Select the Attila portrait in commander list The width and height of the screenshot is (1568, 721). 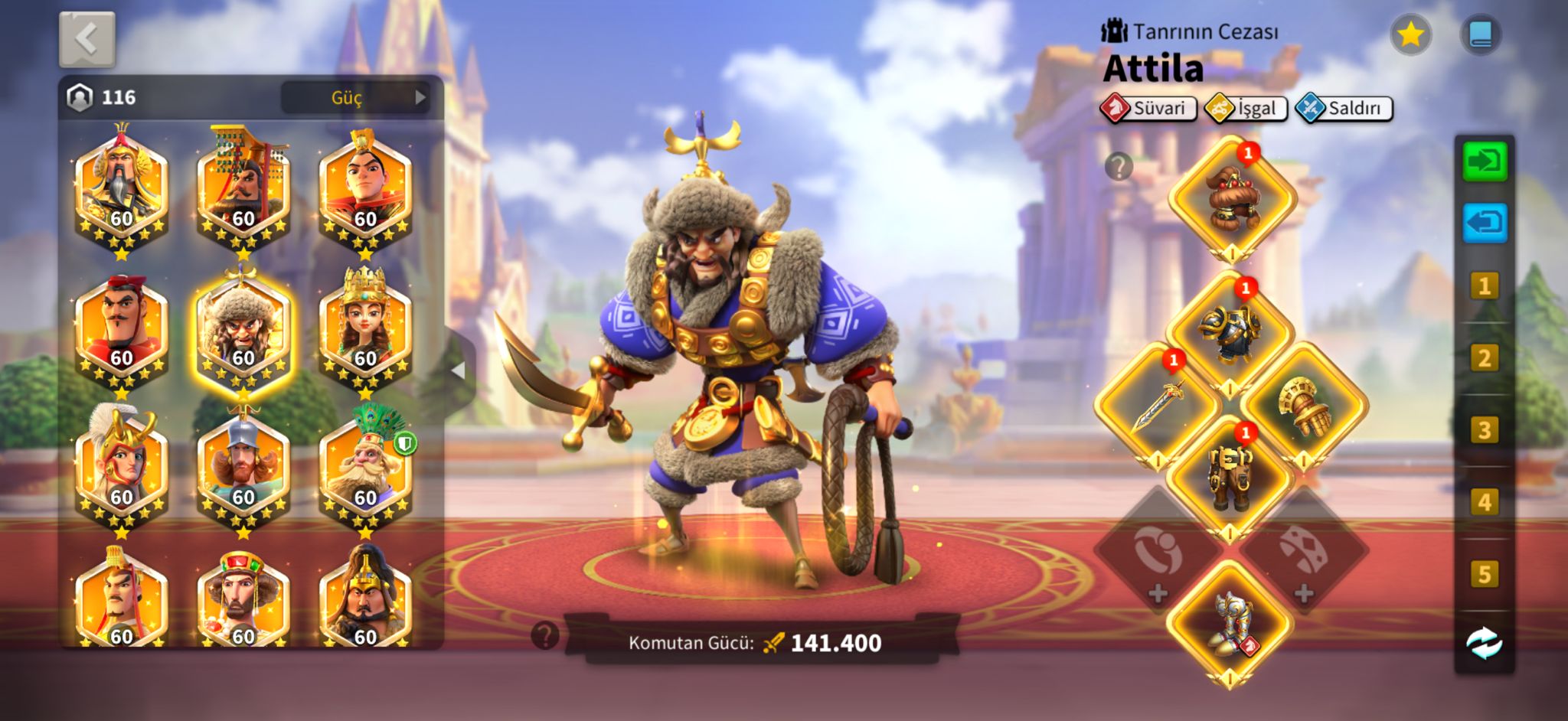243,332
